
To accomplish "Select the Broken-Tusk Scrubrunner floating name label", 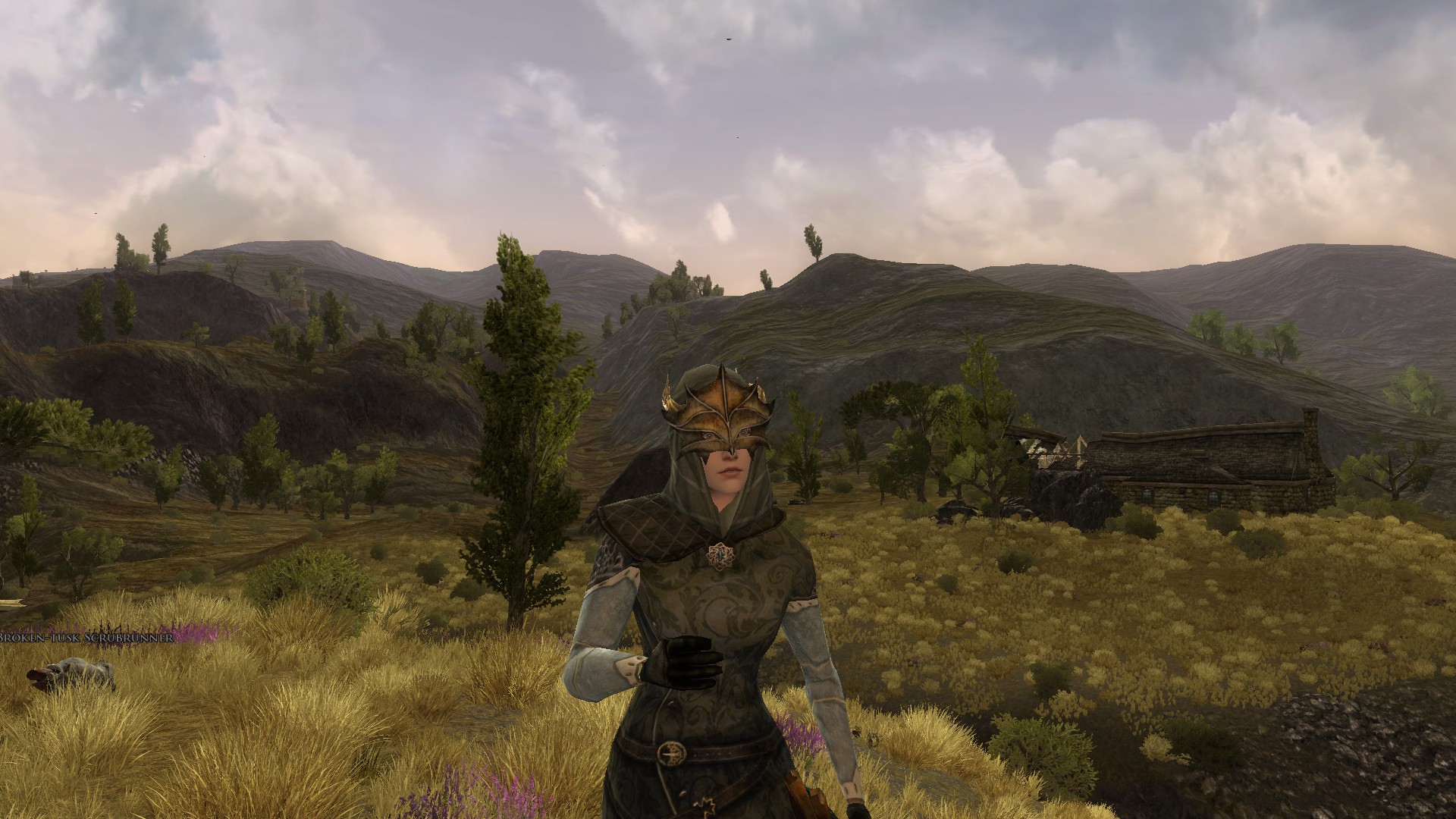I will click(86, 638).
